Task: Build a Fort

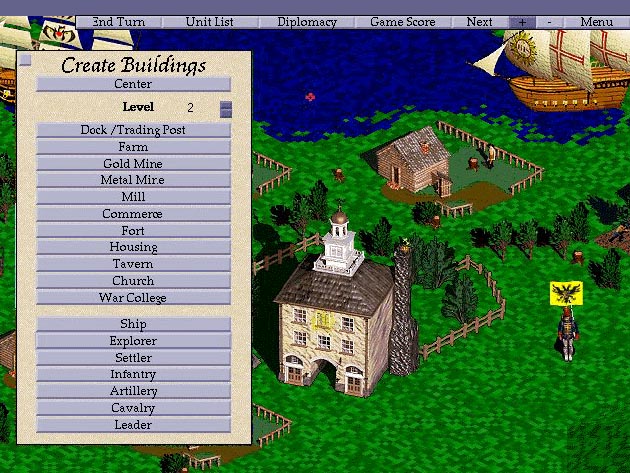Action: click(134, 231)
